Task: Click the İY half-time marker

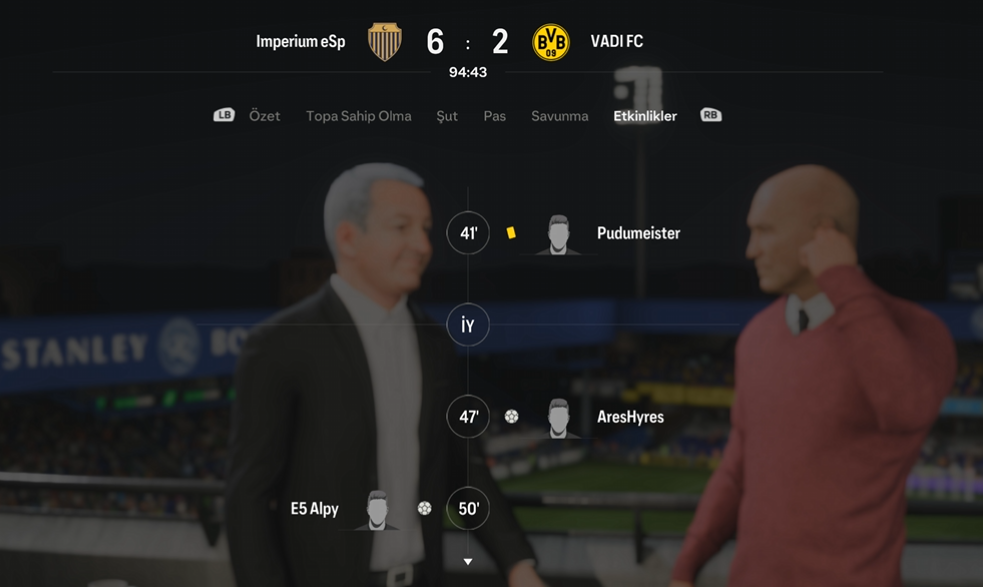Action: click(x=468, y=326)
